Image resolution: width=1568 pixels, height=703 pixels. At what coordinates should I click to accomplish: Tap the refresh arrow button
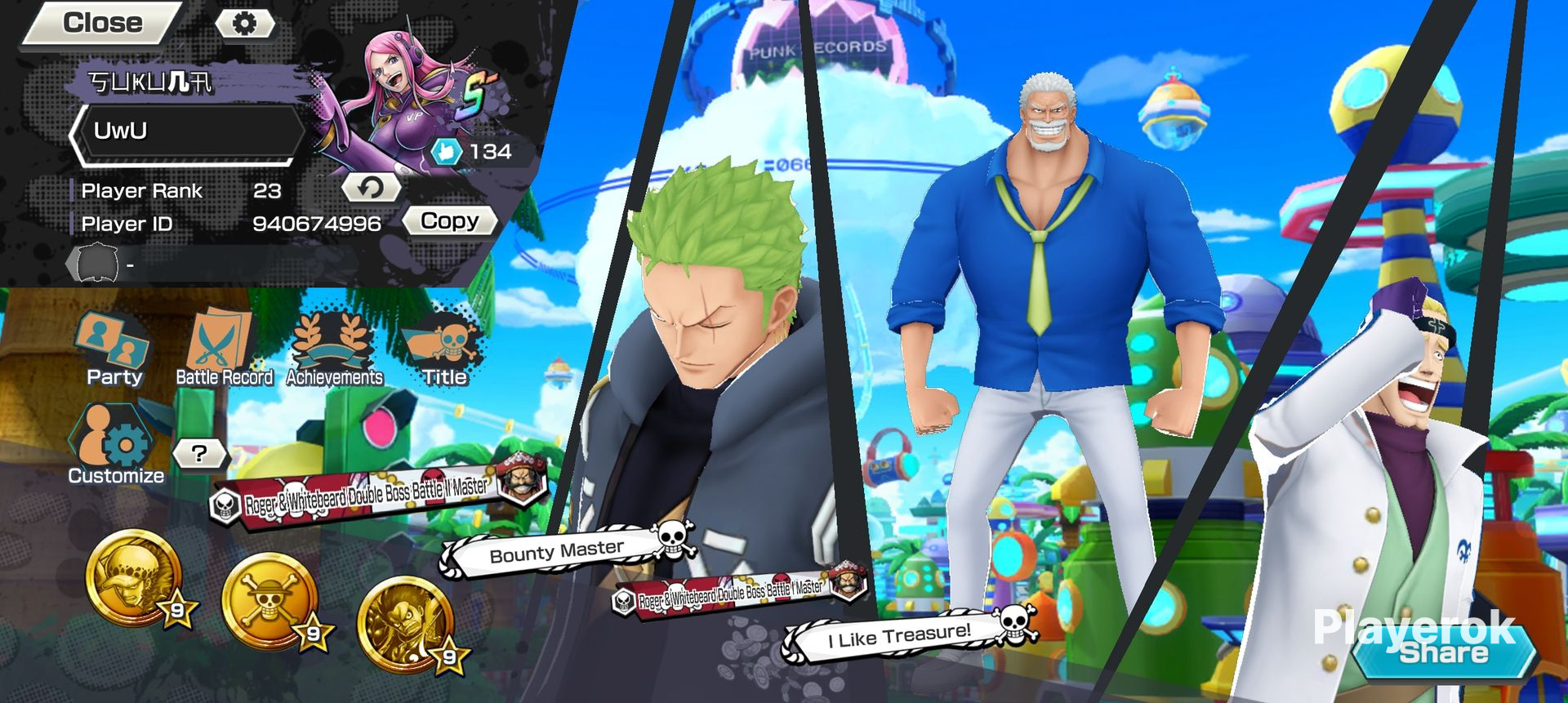coord(372,188)
